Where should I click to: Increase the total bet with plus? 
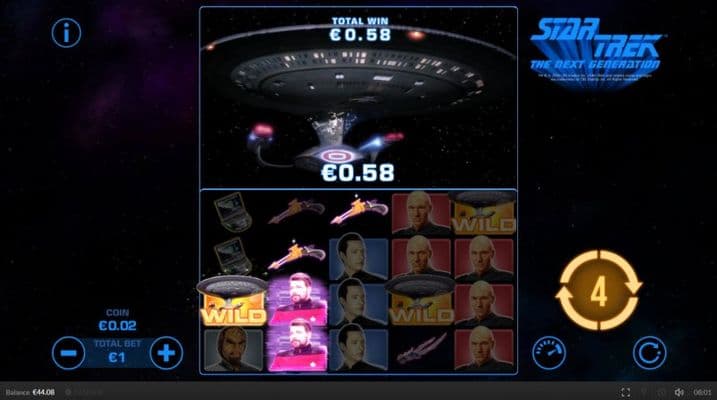(x=167, y=352)
